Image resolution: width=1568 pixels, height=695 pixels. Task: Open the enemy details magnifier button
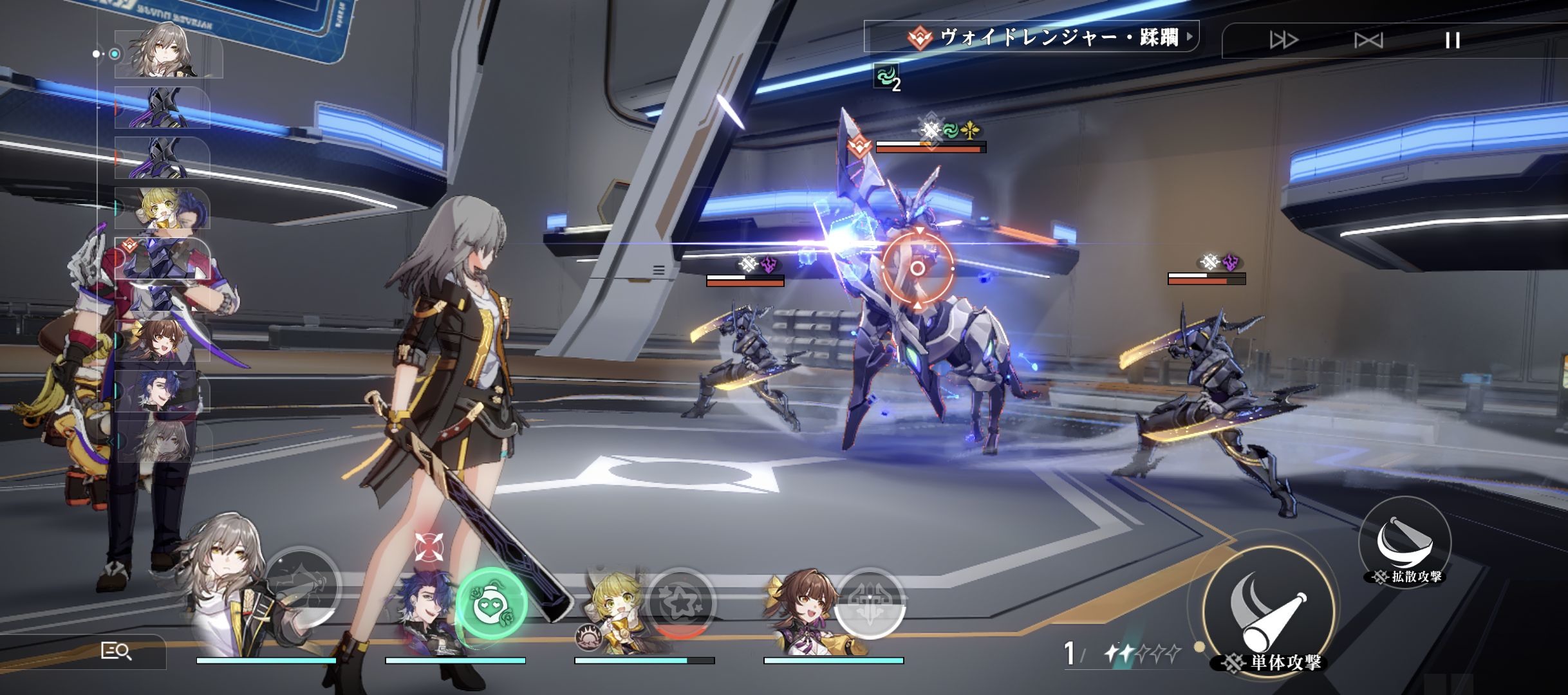click(x=117, y=652)
